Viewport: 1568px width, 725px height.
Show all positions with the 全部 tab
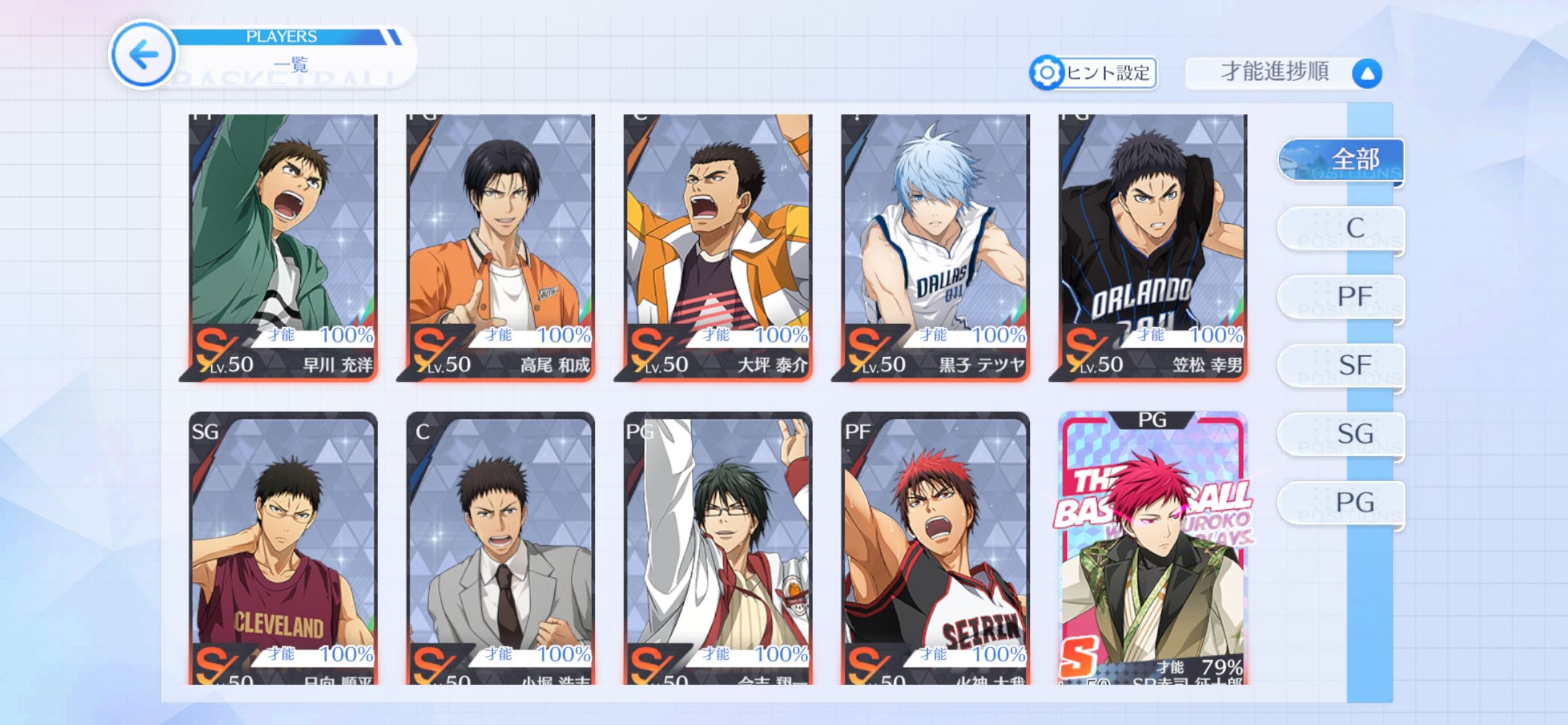point(1341,160)
